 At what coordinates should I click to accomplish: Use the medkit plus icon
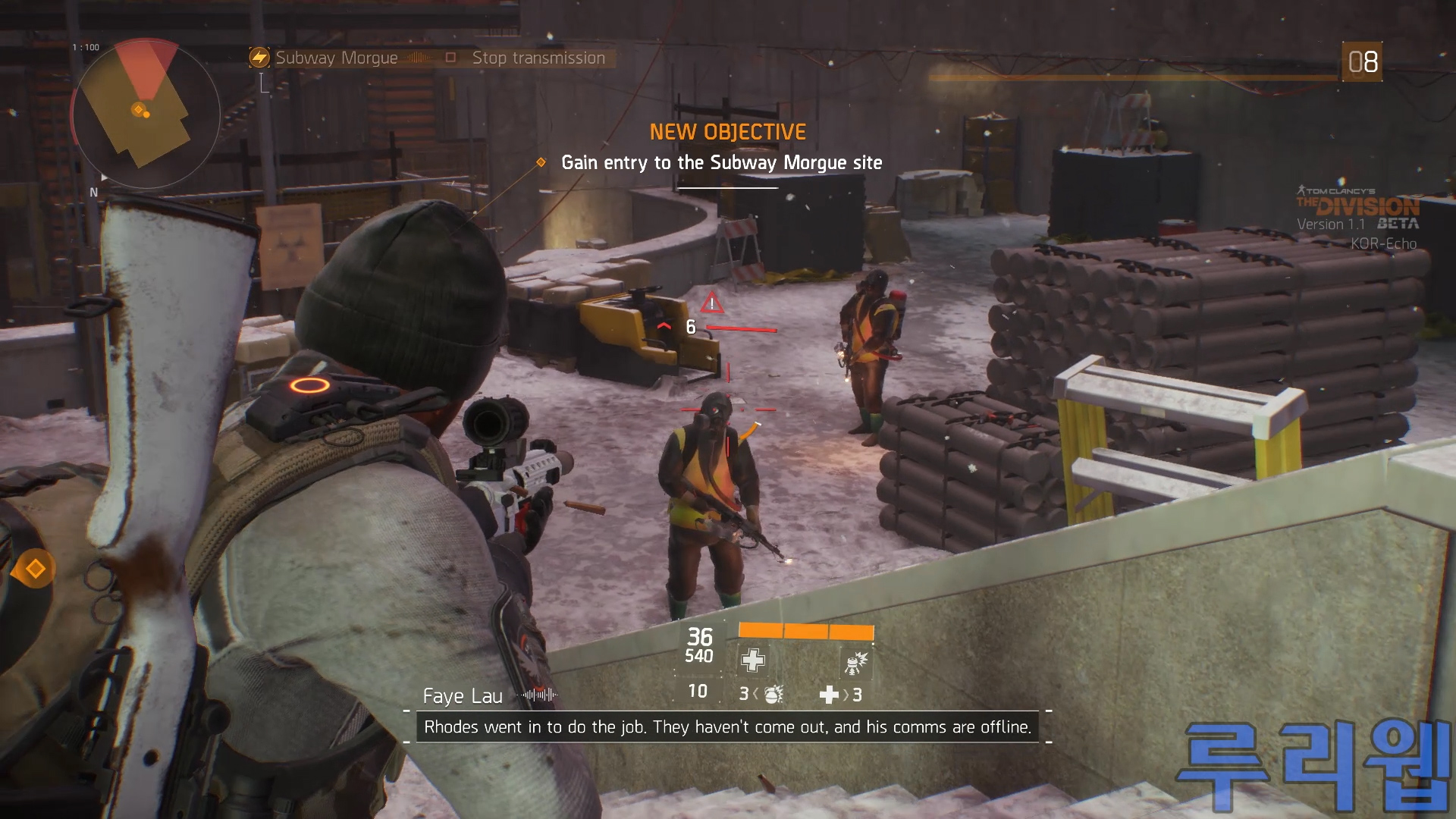tap(829, 694)
